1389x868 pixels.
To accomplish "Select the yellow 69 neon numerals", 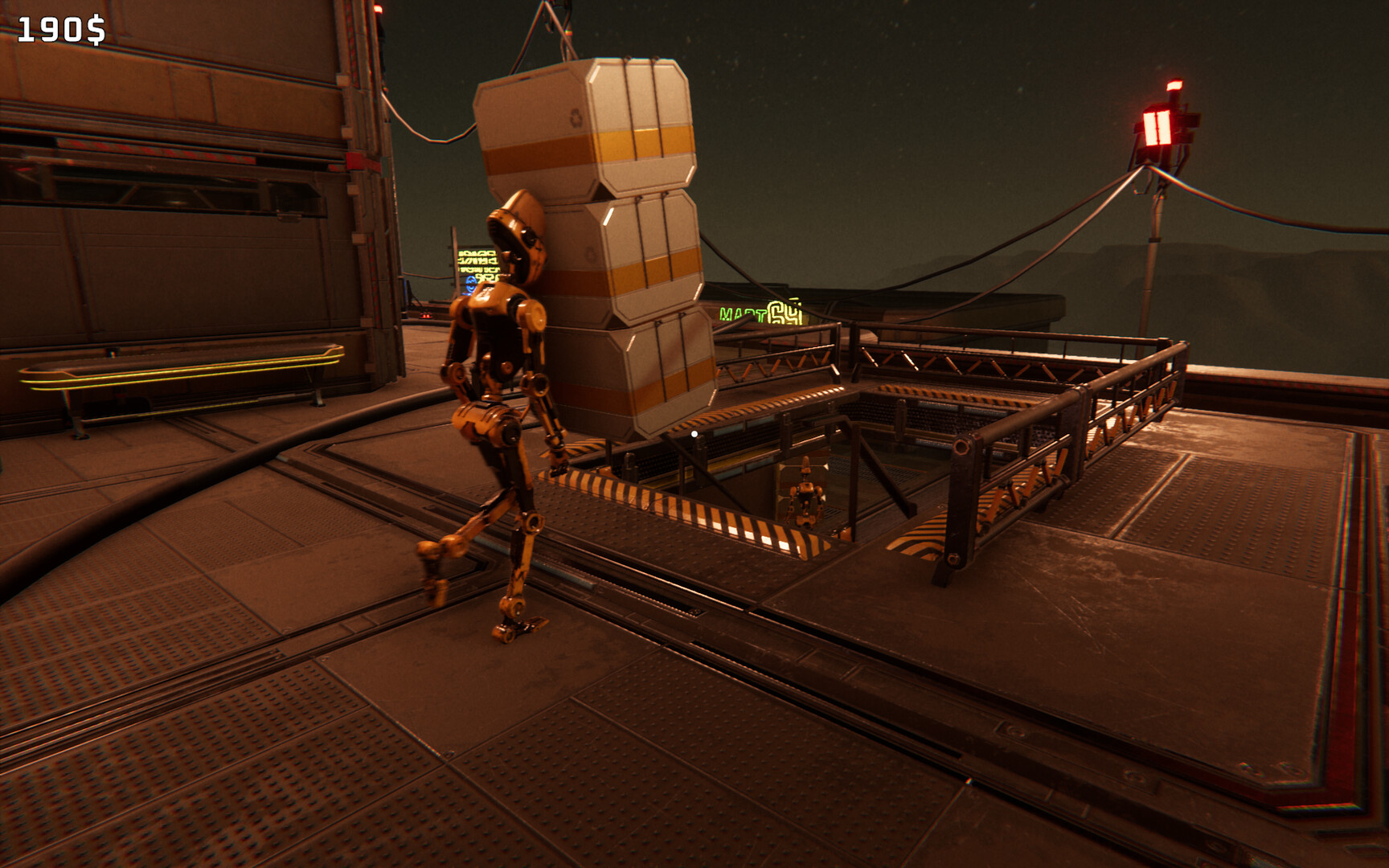I will tap(784, 312).
